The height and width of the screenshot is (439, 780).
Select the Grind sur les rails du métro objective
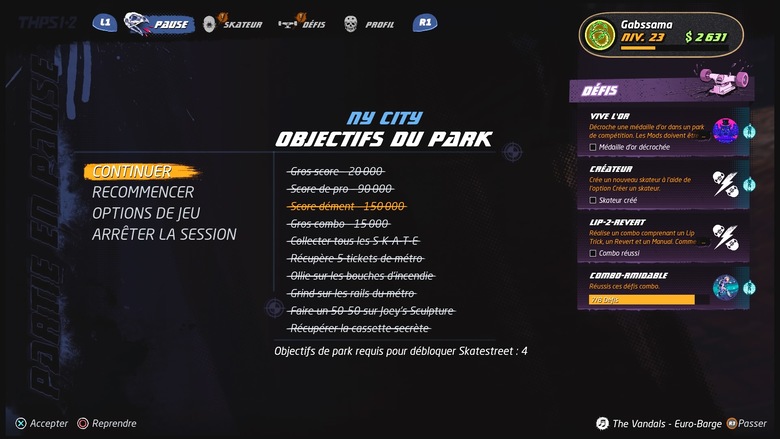click(351, 293)
